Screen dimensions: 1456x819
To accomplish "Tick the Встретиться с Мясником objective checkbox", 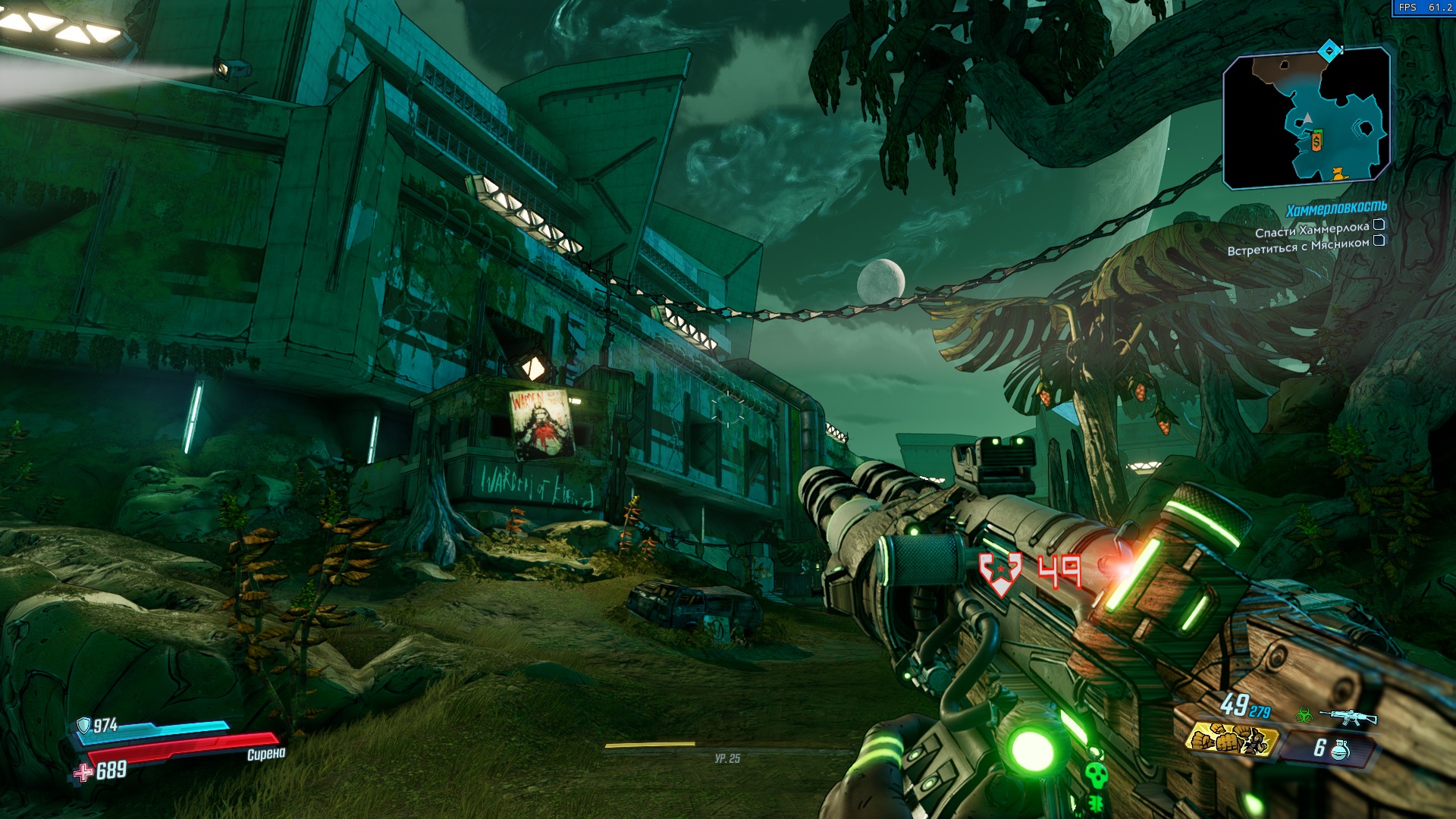I will [x=1379, y=241].
